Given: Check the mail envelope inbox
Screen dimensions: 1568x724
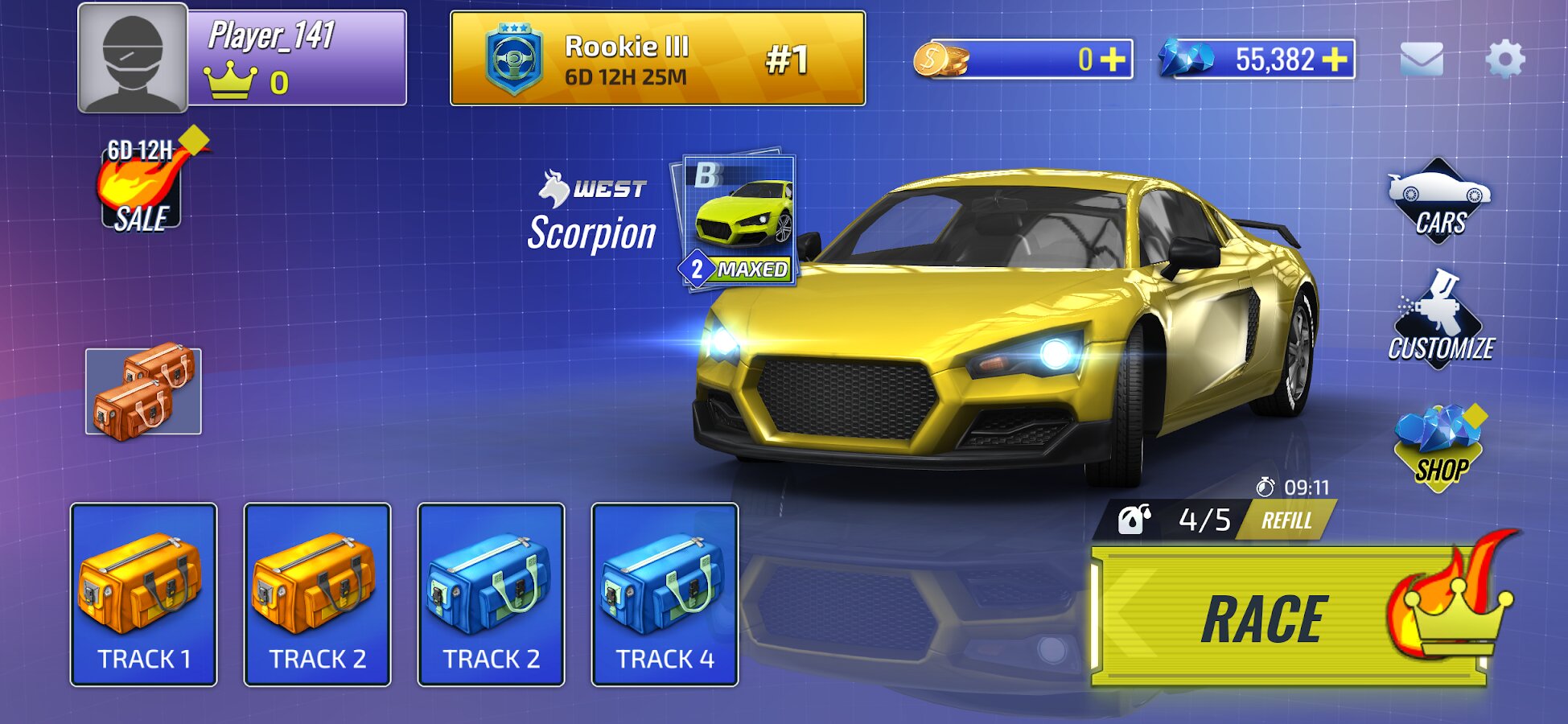Looking at the screenshot, I should coord(1422,60).
